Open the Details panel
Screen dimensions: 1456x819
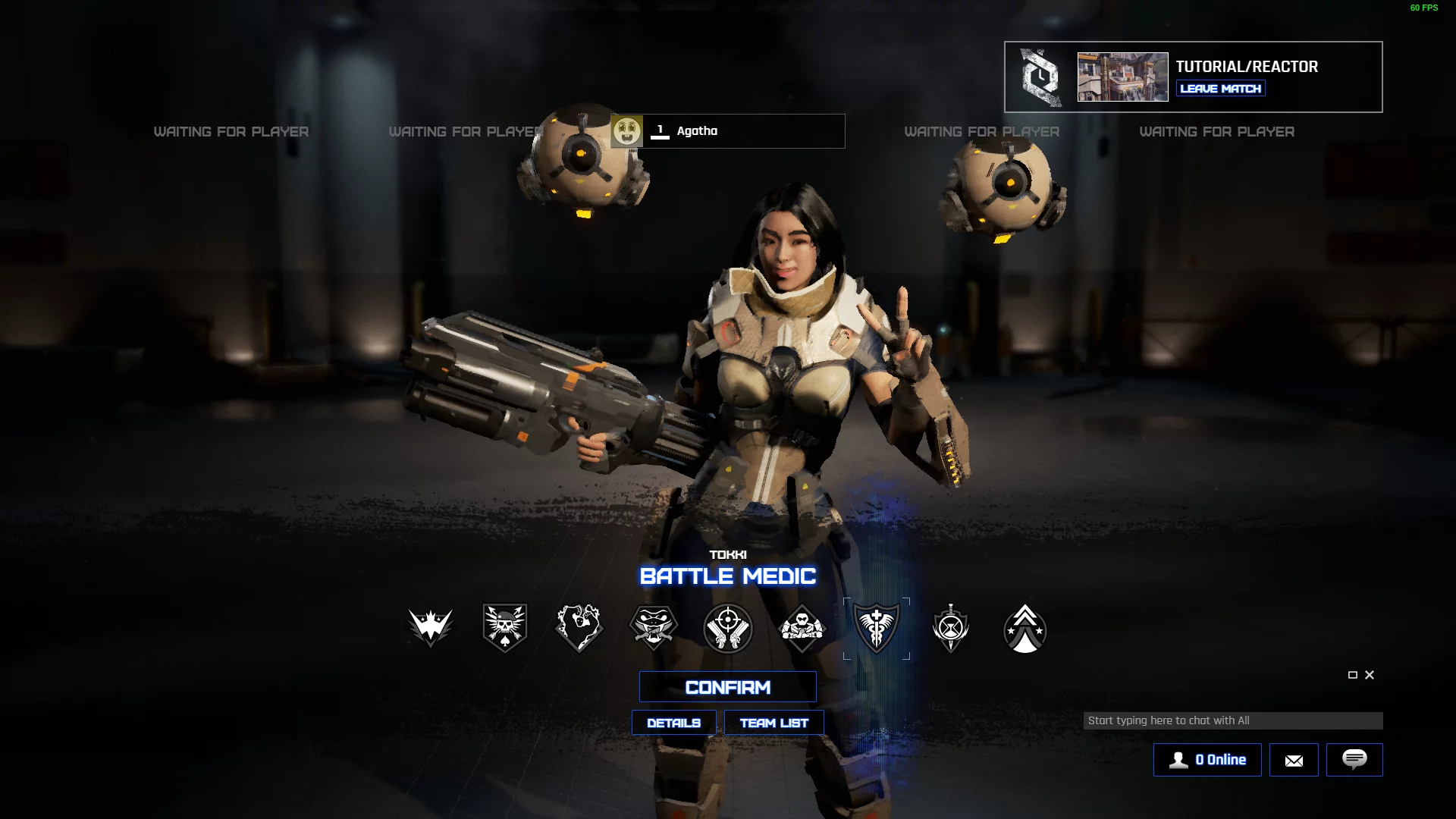[673, 723]
